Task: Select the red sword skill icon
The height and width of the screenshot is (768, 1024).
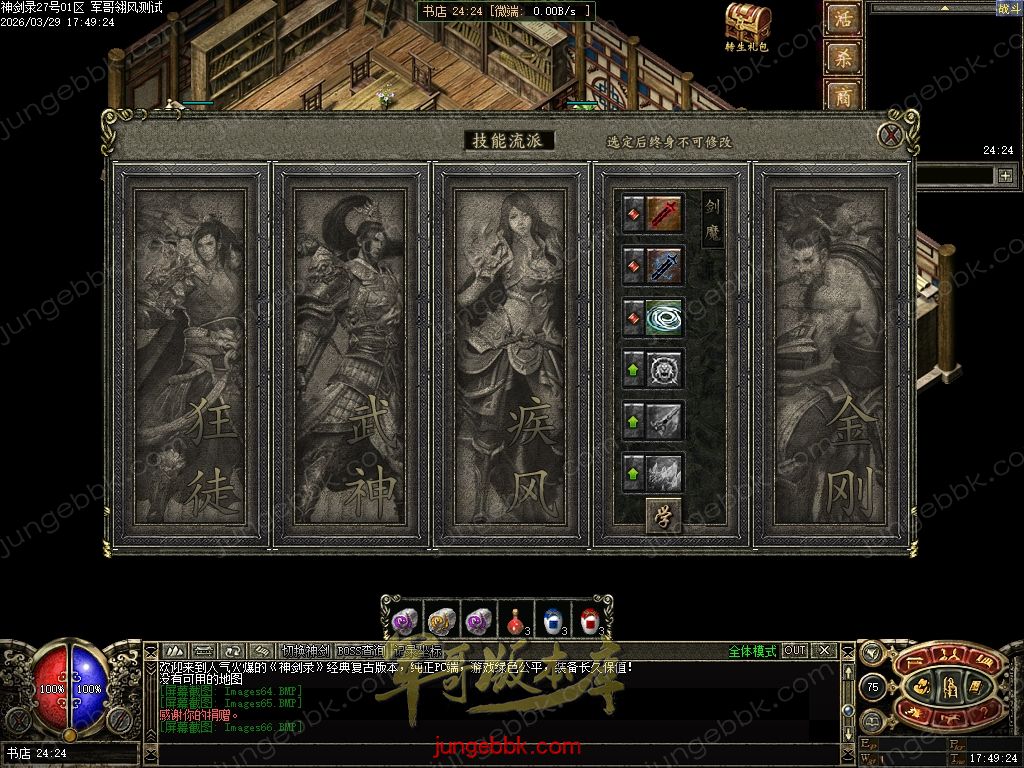Action: [x=665, y=213]
